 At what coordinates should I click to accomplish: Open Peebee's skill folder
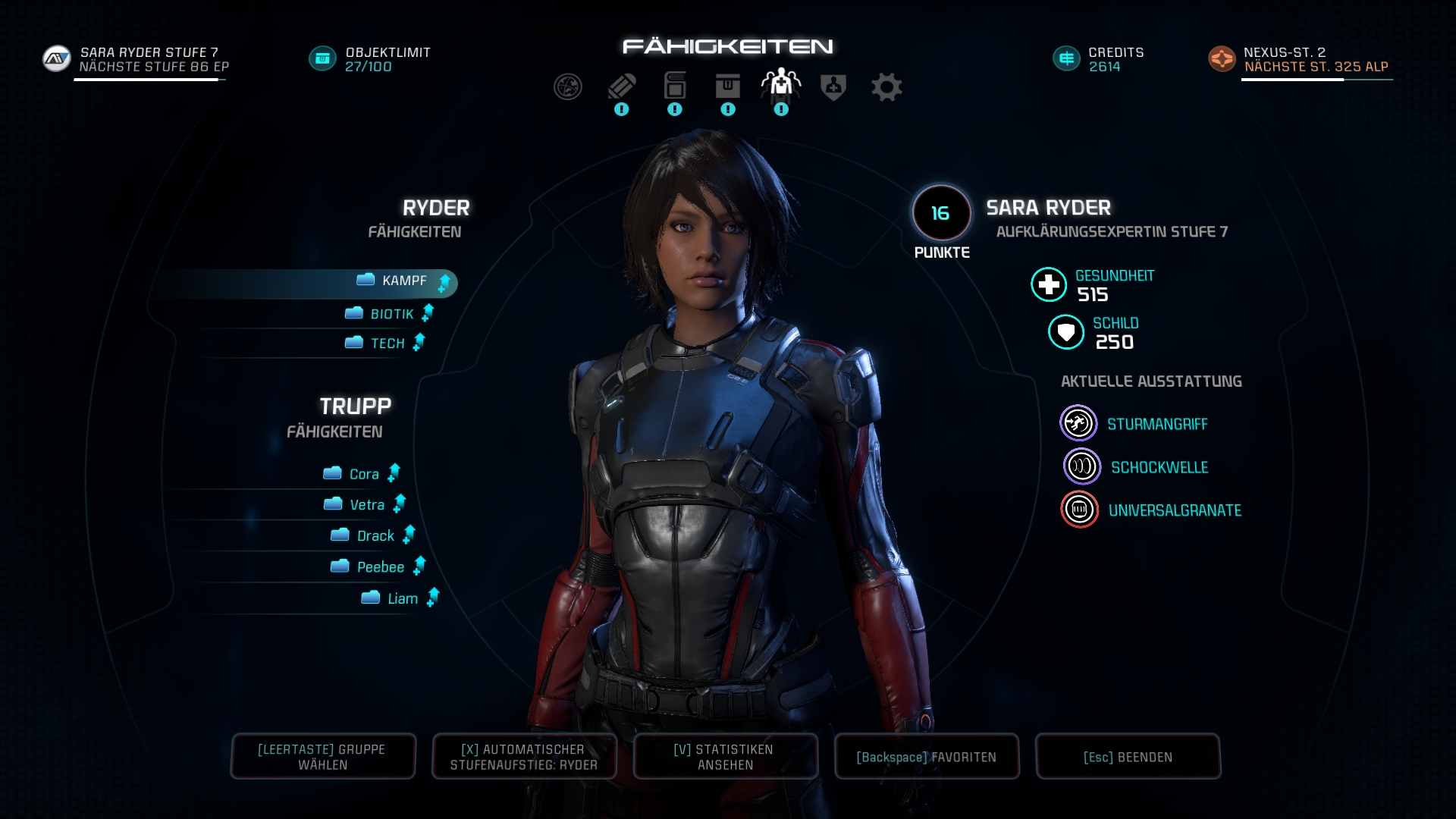(379, 567)
